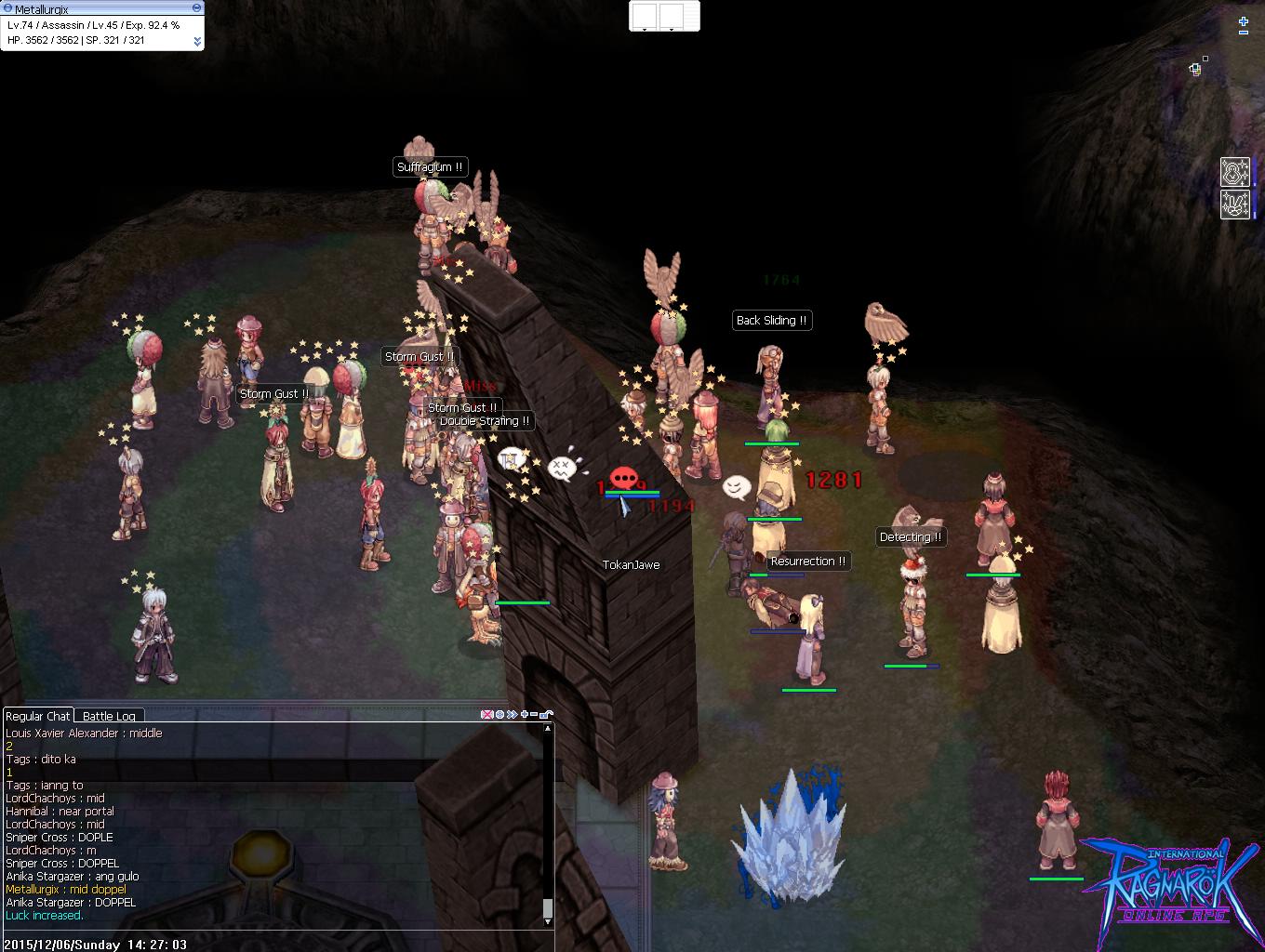Click the plus icon to add chat lines
This screenshot has height=952, width=1265.
click(525, 715)
